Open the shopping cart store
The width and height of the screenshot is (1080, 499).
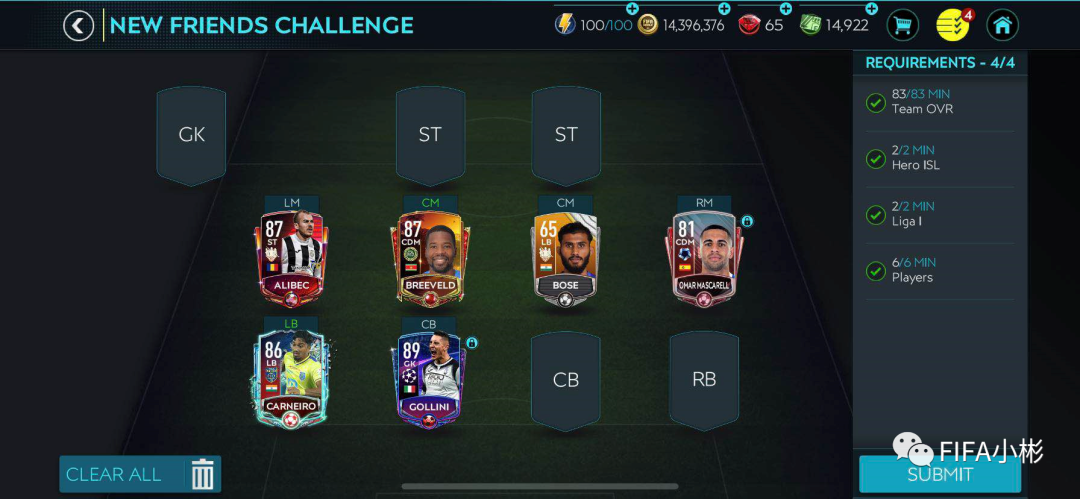tap(903, 25)
